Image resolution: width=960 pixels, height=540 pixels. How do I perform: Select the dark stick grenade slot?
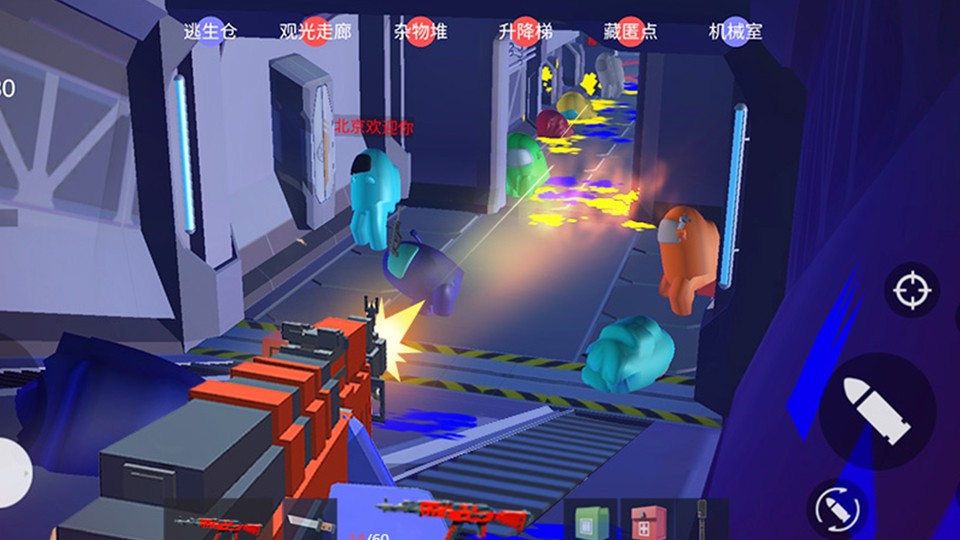703,520
